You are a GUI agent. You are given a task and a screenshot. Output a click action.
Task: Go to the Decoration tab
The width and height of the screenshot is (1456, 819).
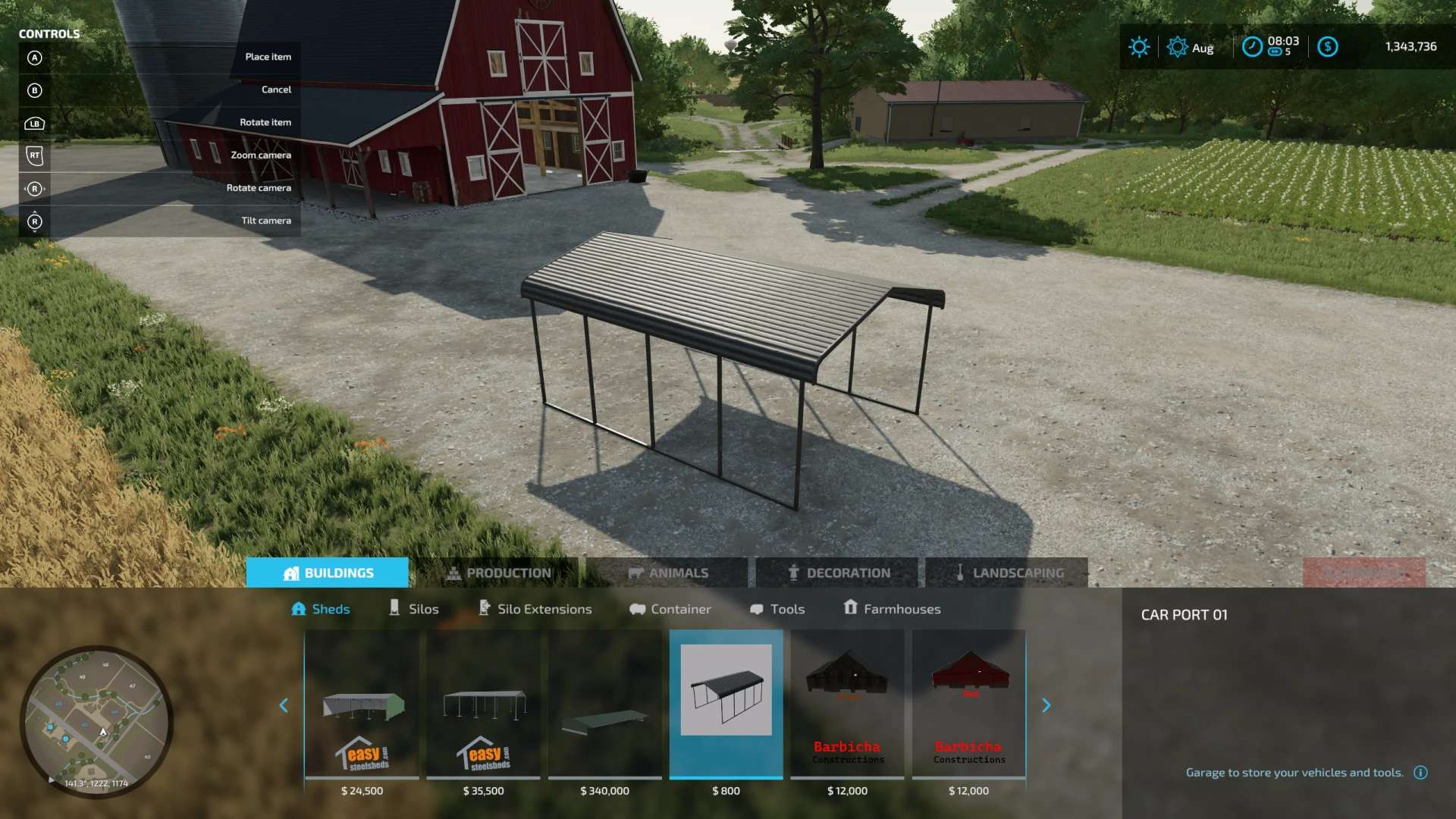point(838,573)
